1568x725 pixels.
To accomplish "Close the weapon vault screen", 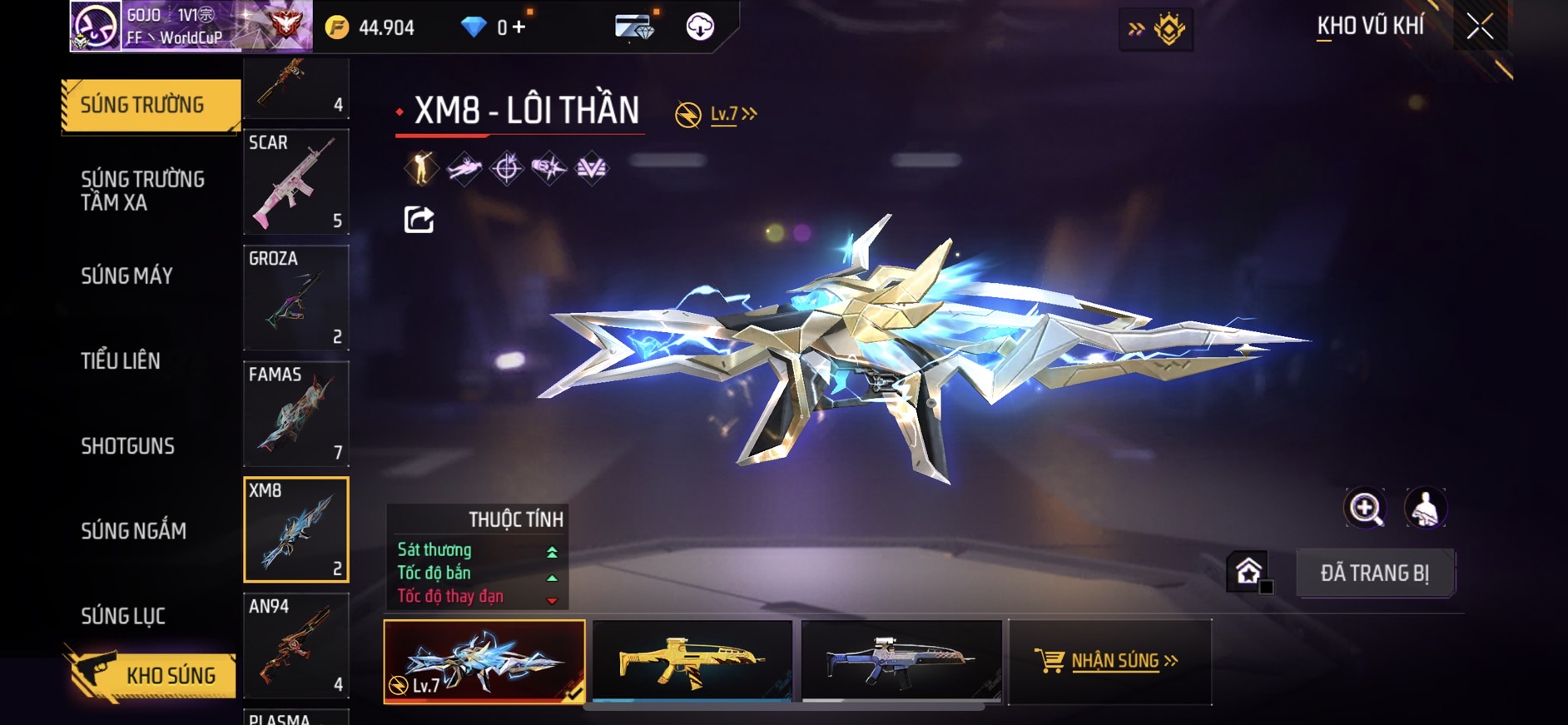I will 1480,27.
